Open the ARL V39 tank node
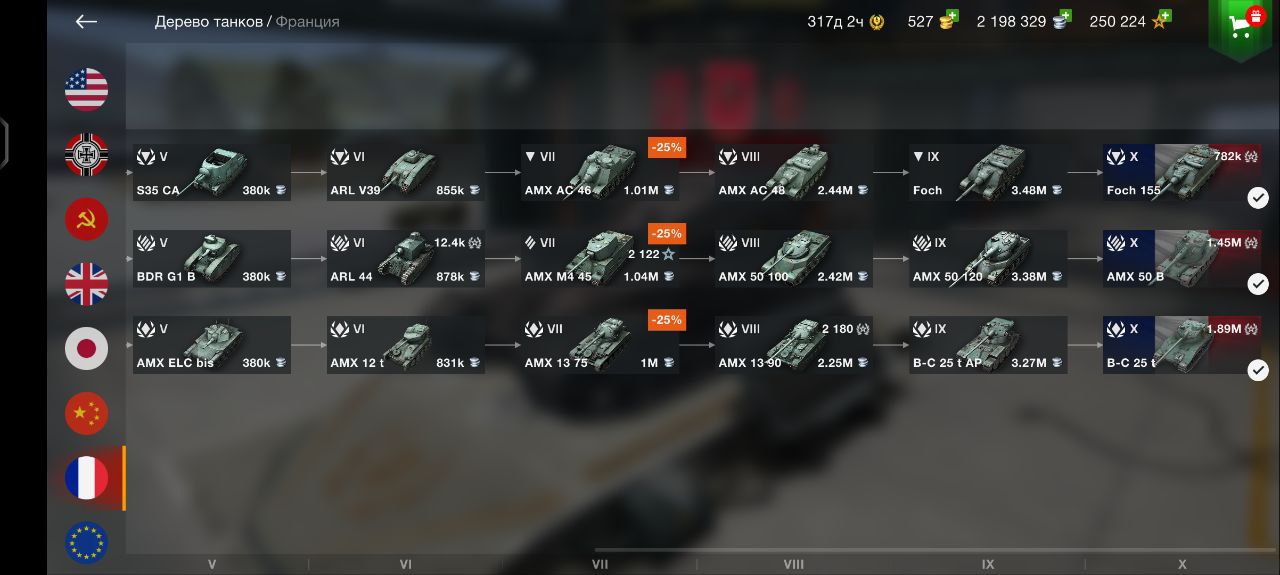Image resolution: width=1280 pixels, height=575 pixels. pyautogui.click(x=406, y=172)
